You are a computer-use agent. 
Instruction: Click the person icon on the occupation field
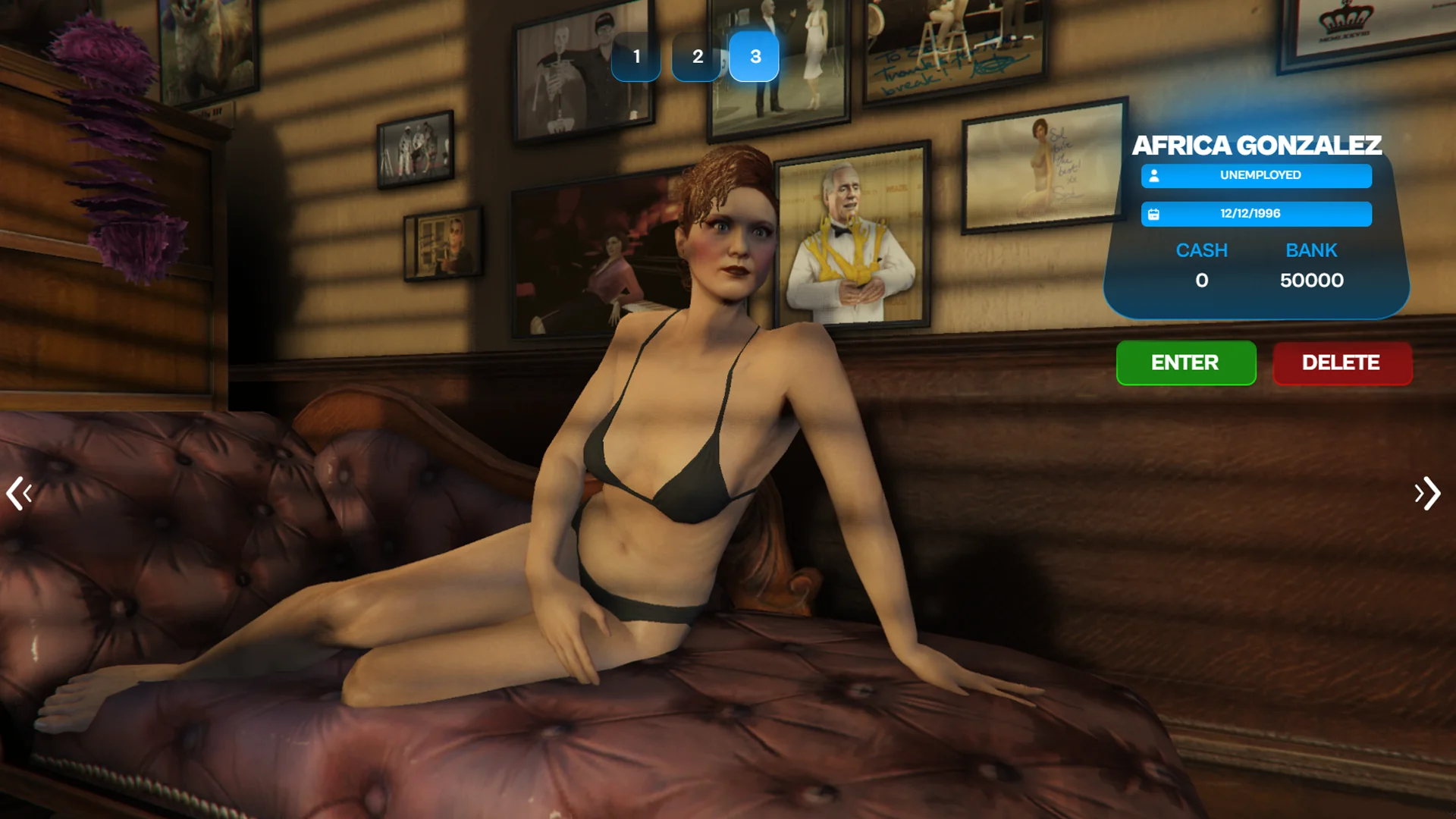pyautogui.click(x=1155, y=176)
